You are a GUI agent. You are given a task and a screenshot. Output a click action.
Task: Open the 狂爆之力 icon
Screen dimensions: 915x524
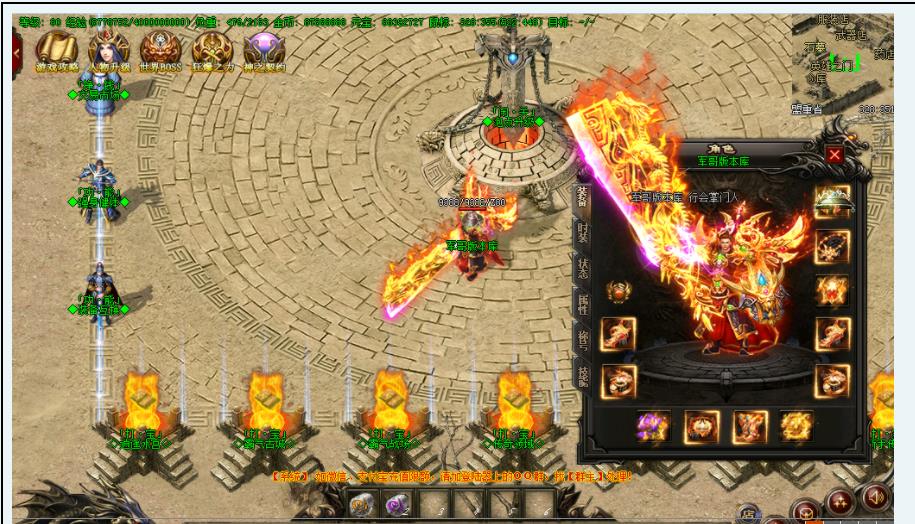[213, 48]
